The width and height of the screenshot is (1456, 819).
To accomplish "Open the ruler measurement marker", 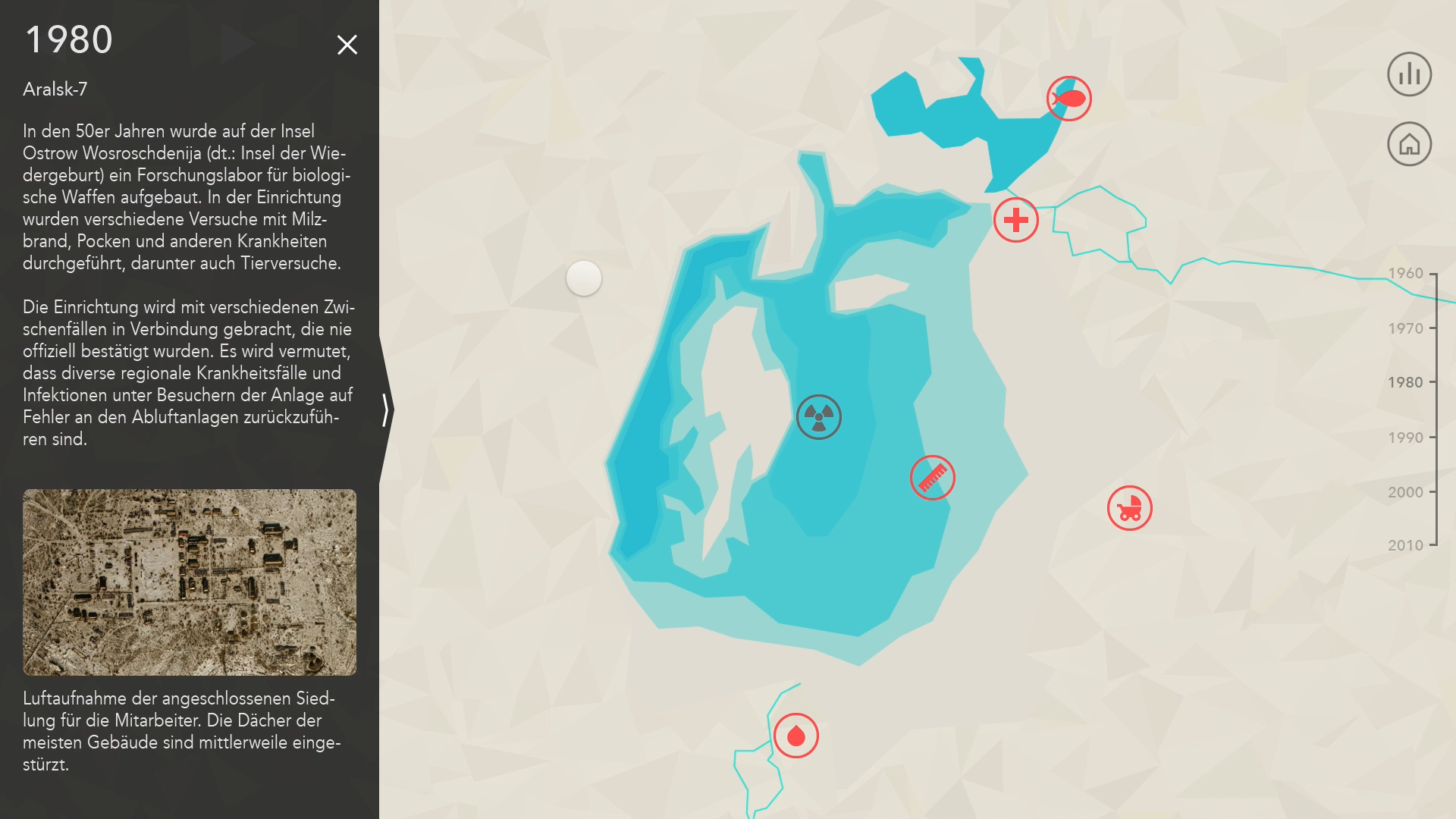I will click(932, 478).
